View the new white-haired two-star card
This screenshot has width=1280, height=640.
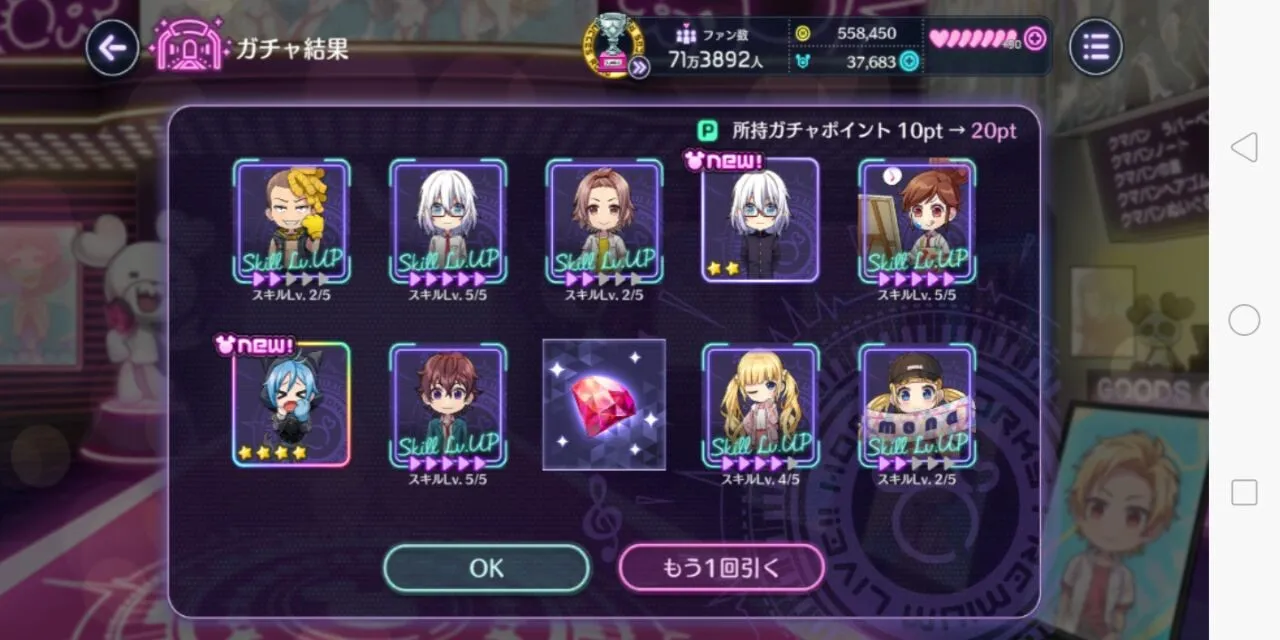tap(760, 220)
